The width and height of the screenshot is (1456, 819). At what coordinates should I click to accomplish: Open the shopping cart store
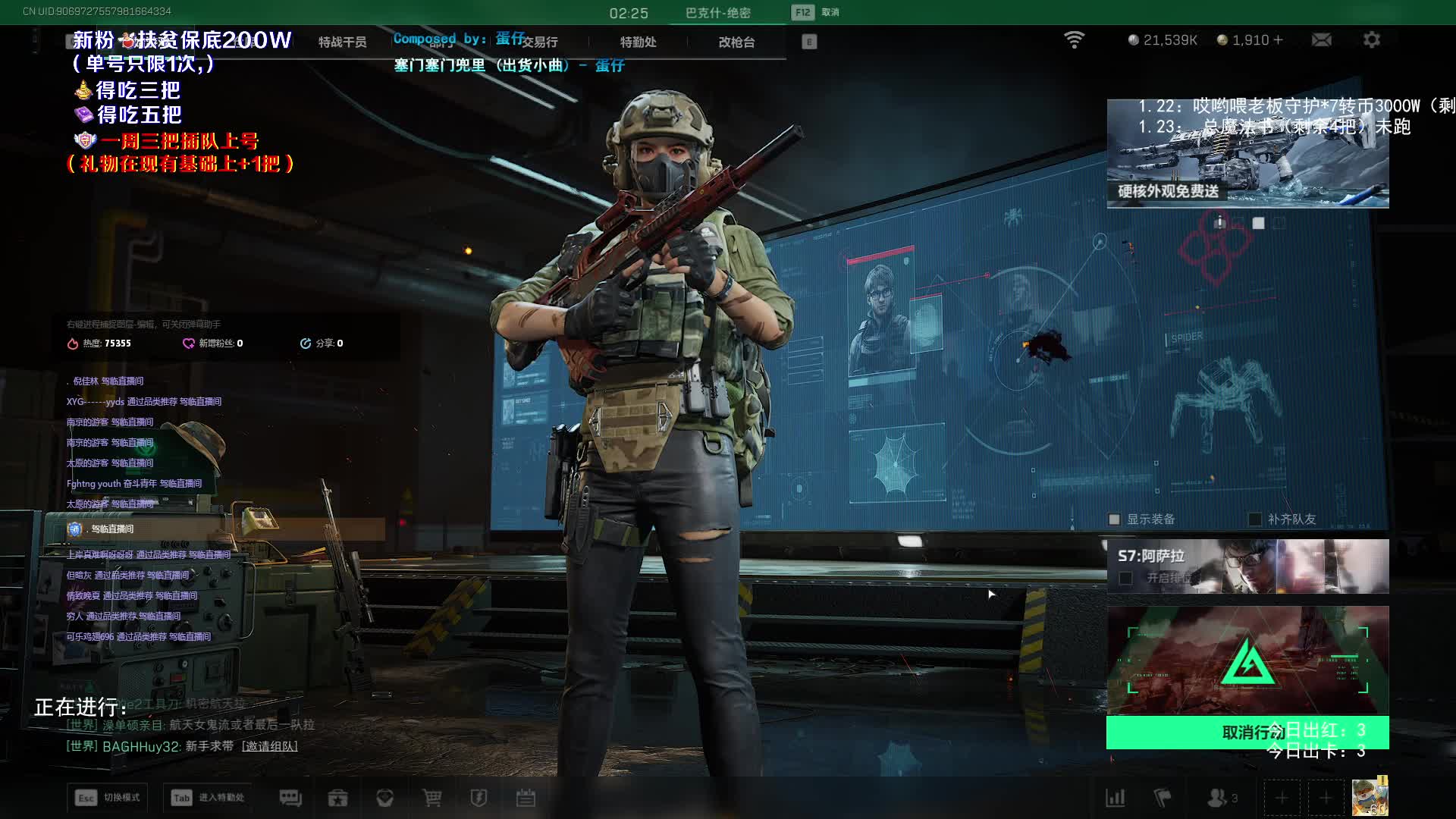pos(431,798)
